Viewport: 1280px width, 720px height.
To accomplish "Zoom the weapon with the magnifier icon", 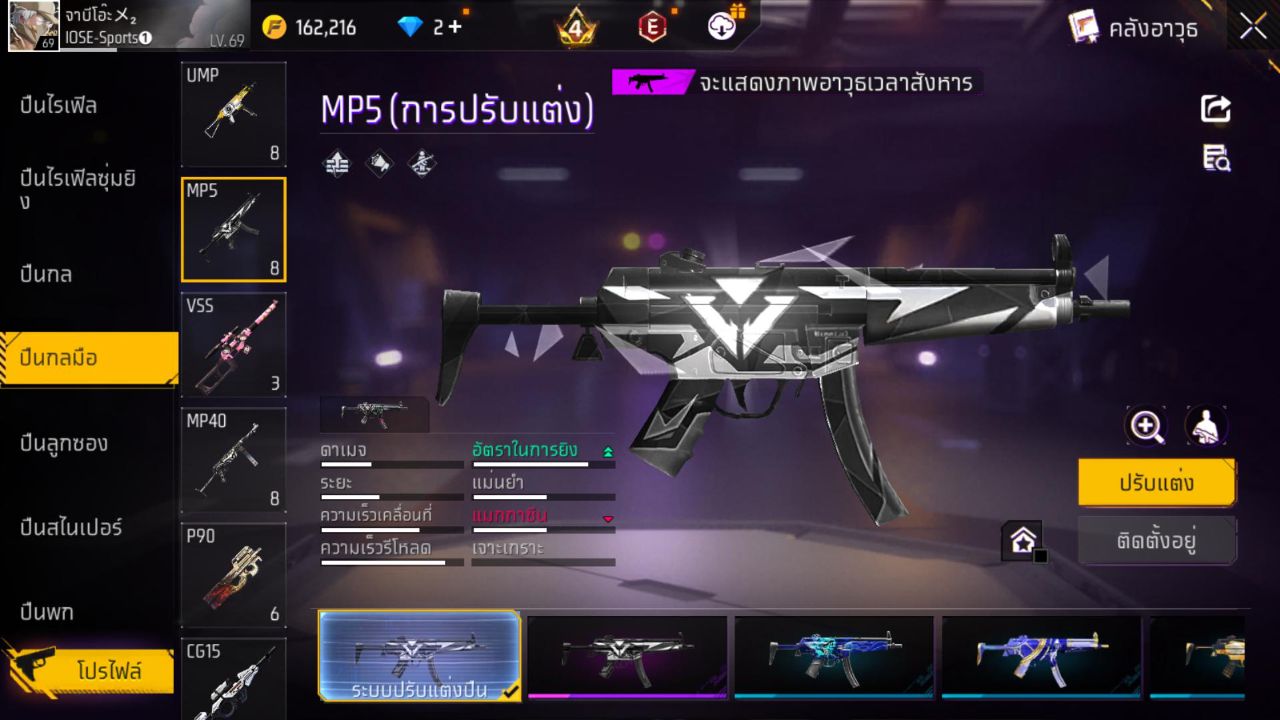I will point(1146,425).
